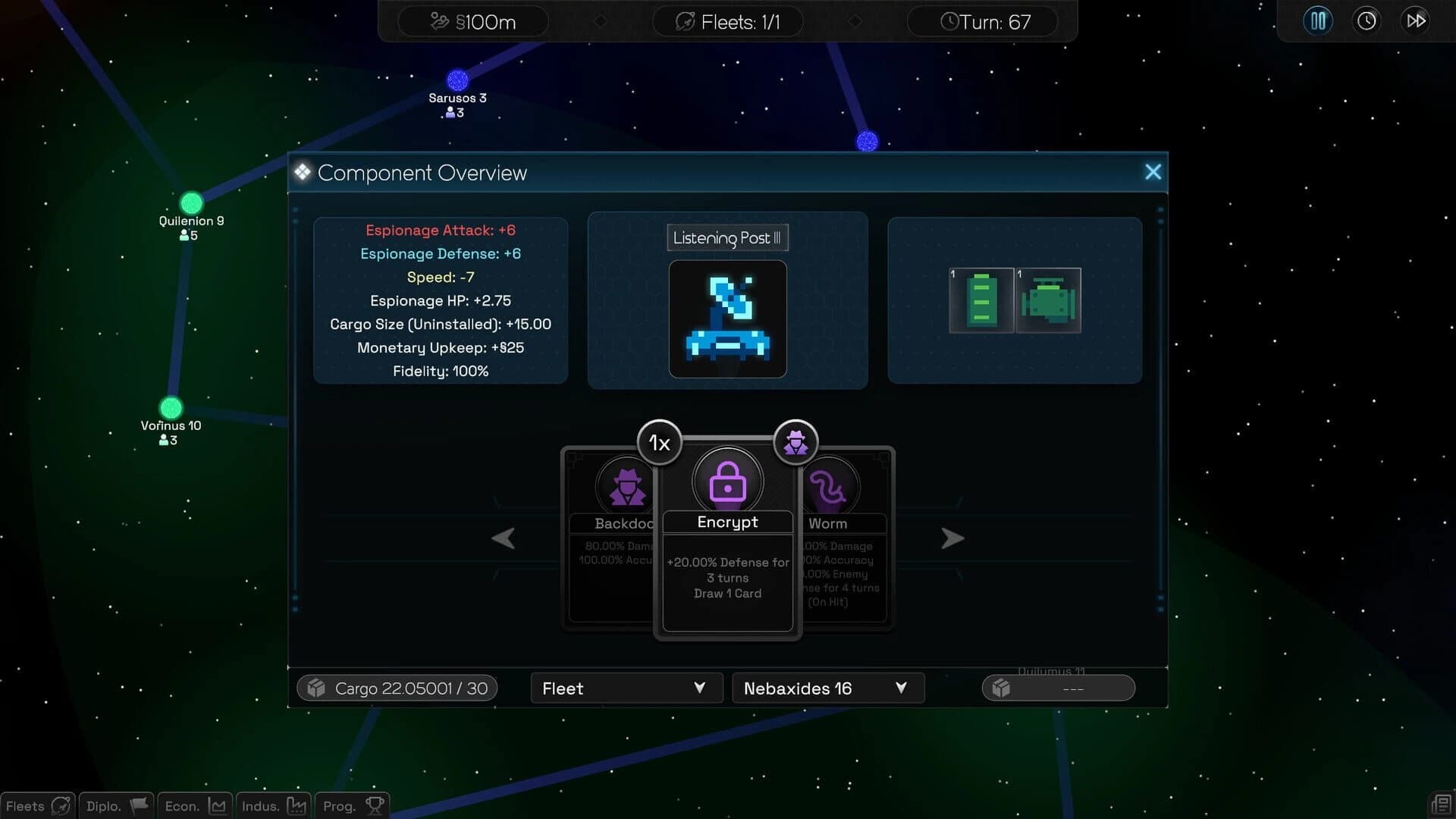Click the spy badge above the Encrypt card
Image resolution: width=1456 pixels, height=819 pixels.
tap(795, 442)
